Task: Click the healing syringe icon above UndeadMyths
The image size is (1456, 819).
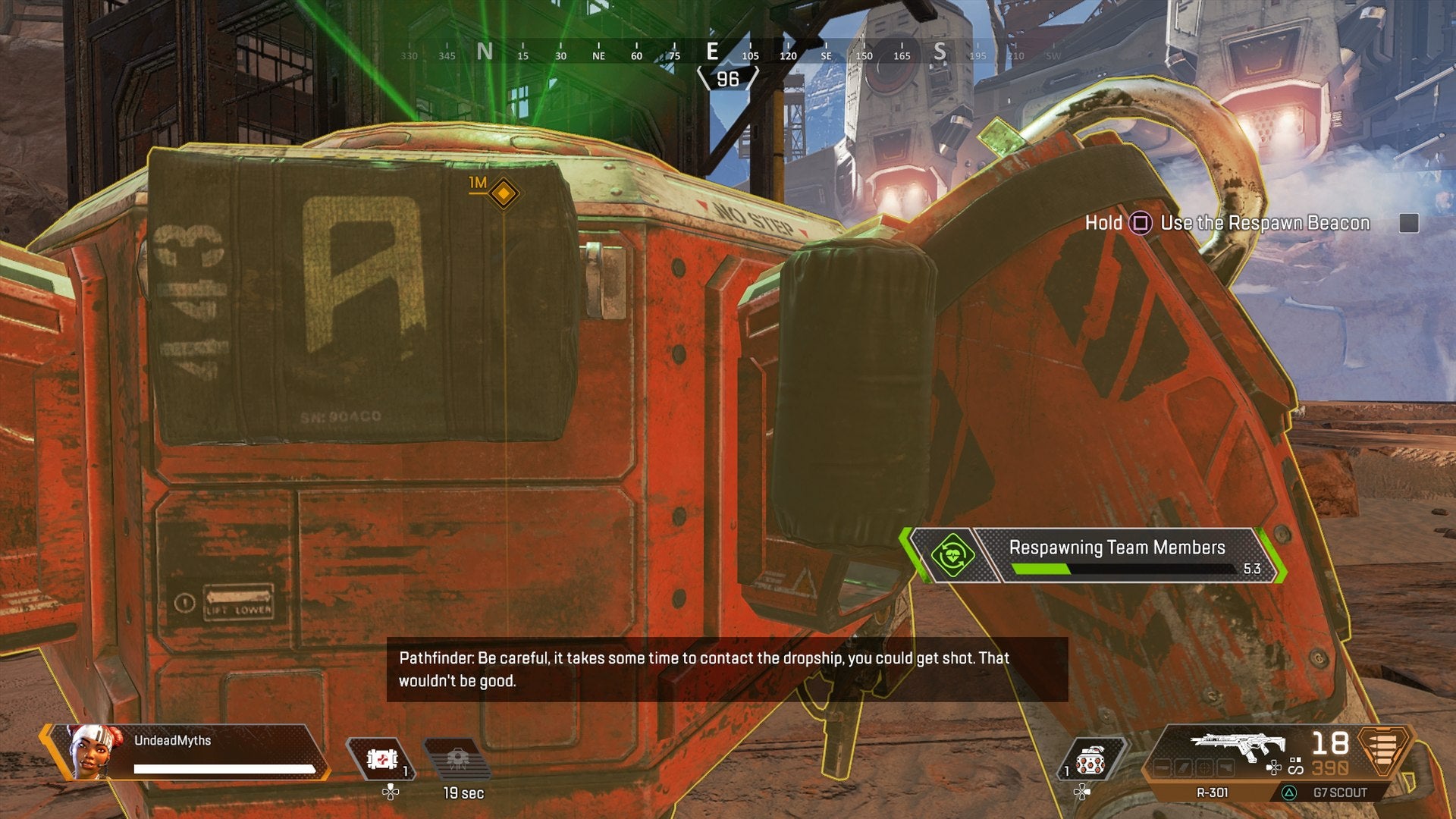Action: click(381, 760)
